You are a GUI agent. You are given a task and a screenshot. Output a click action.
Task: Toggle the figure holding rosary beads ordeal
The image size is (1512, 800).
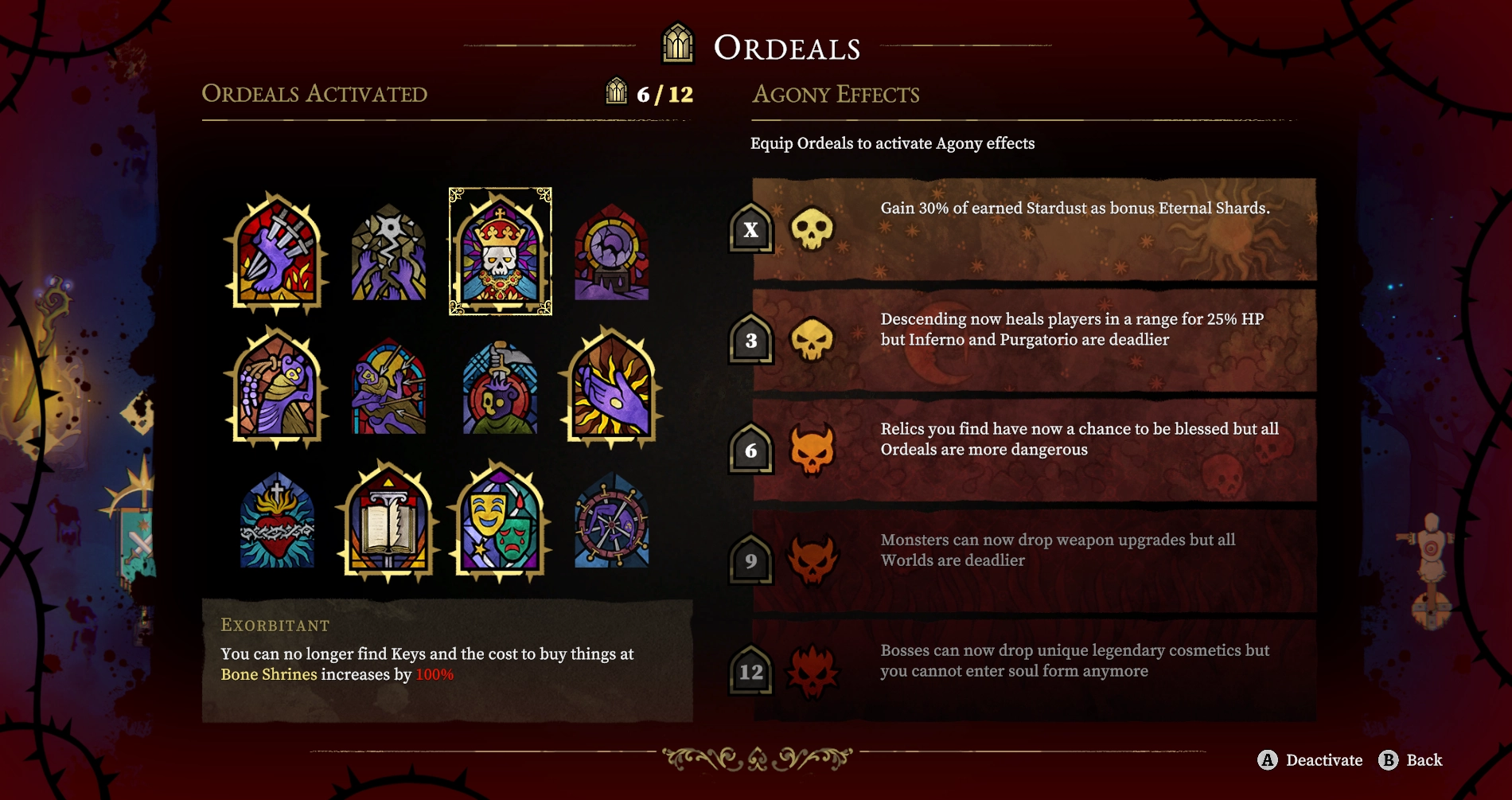click(x=276, y=390)
